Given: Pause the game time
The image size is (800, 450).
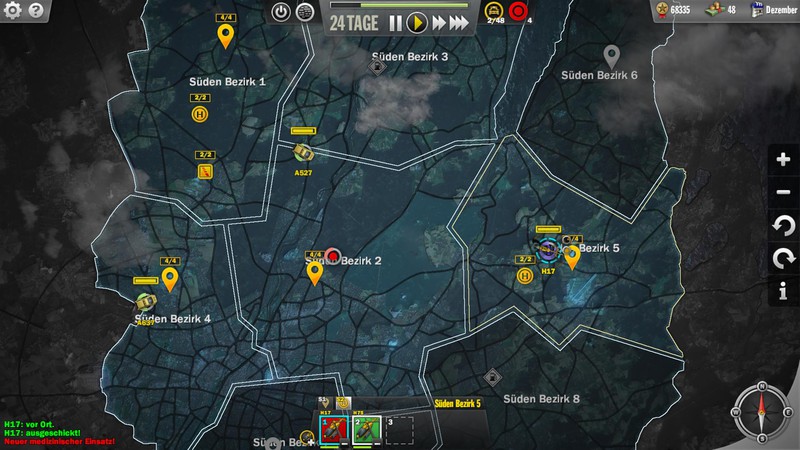Looking at the screenshot, I should 396,23.
